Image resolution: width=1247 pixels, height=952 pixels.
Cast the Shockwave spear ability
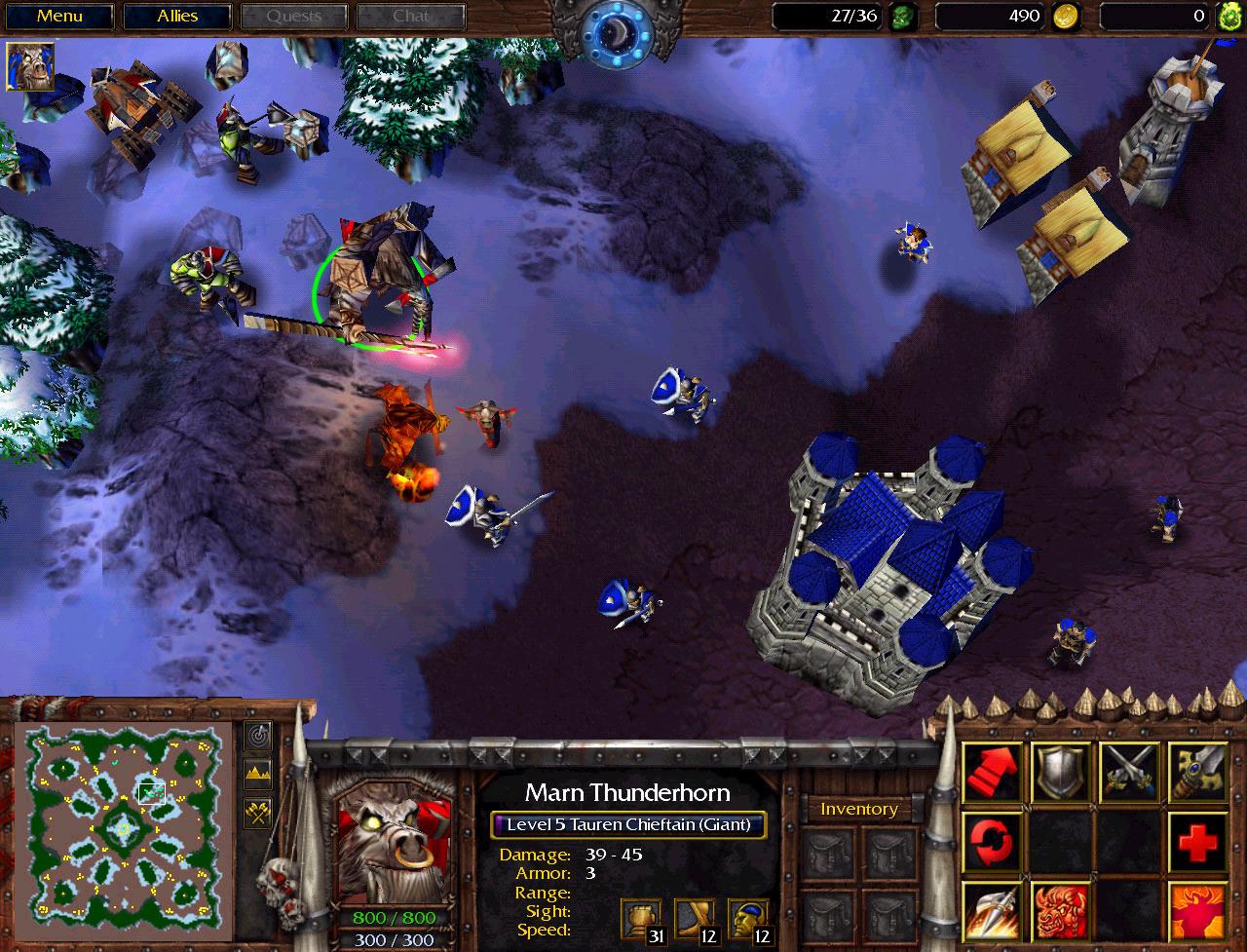coord(993,909)
